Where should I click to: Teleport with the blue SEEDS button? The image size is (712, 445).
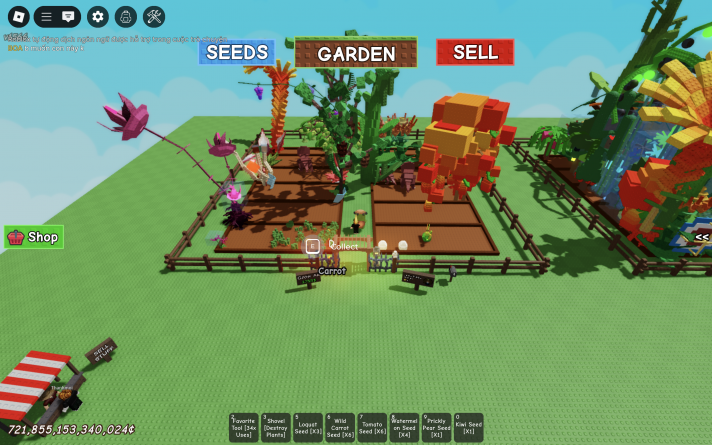click(237, 52)
